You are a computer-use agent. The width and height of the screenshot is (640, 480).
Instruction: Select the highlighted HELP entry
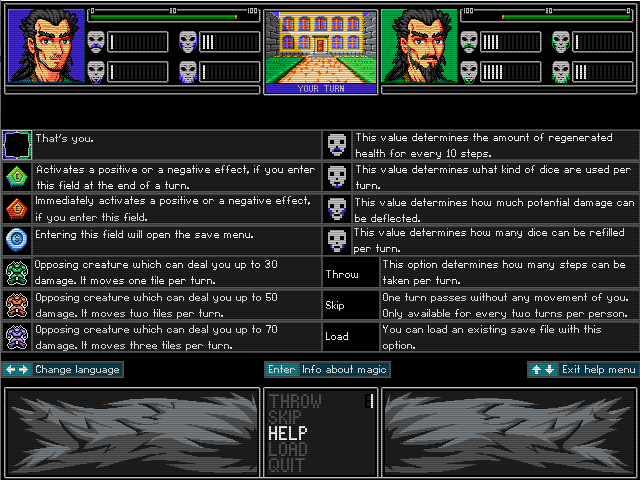(288, 434)
